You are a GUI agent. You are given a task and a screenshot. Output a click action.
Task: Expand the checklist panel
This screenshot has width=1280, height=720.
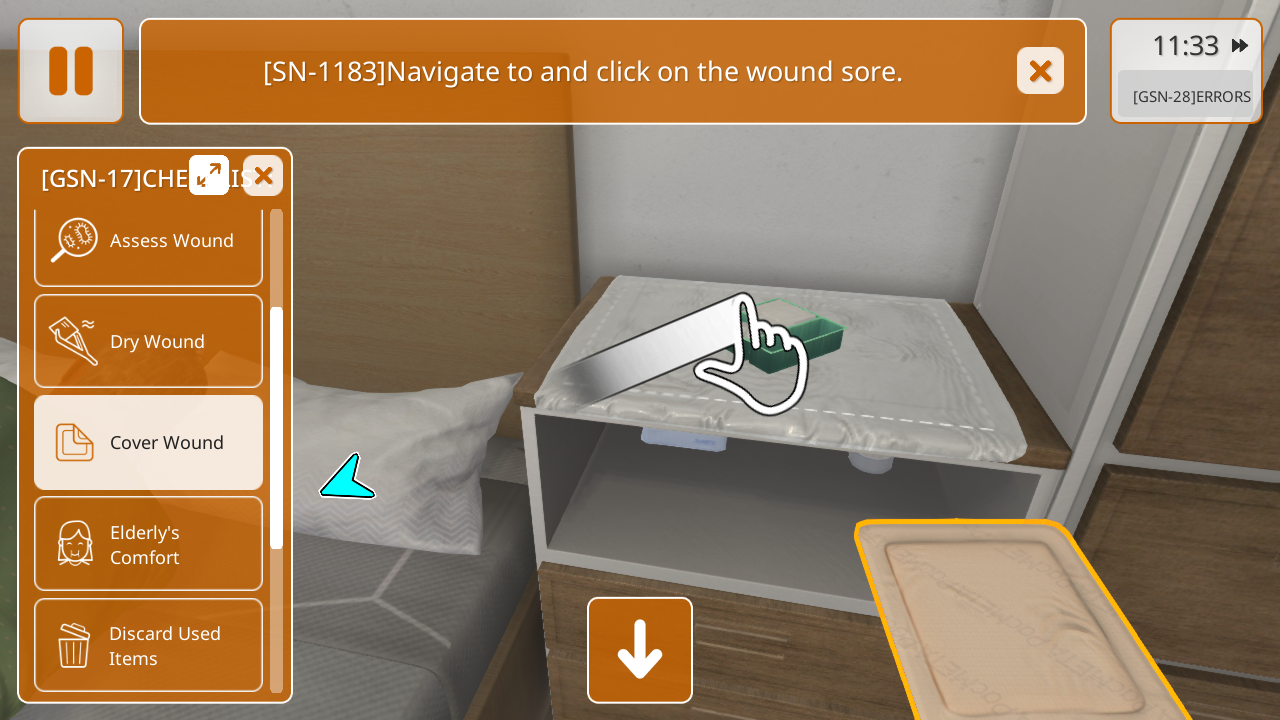(x=209, y=175)
